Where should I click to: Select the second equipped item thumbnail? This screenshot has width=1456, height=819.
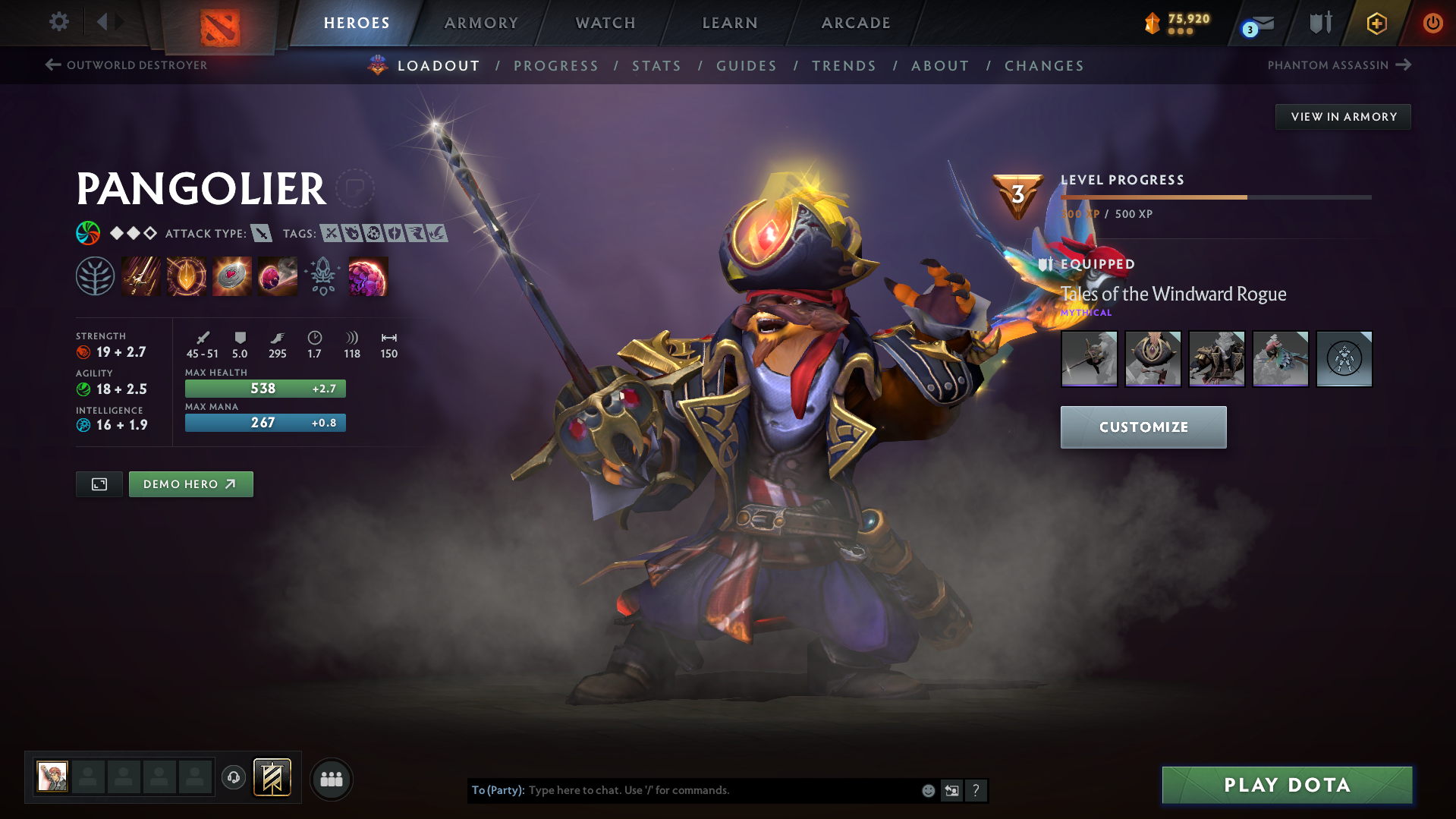point(1153,358)
